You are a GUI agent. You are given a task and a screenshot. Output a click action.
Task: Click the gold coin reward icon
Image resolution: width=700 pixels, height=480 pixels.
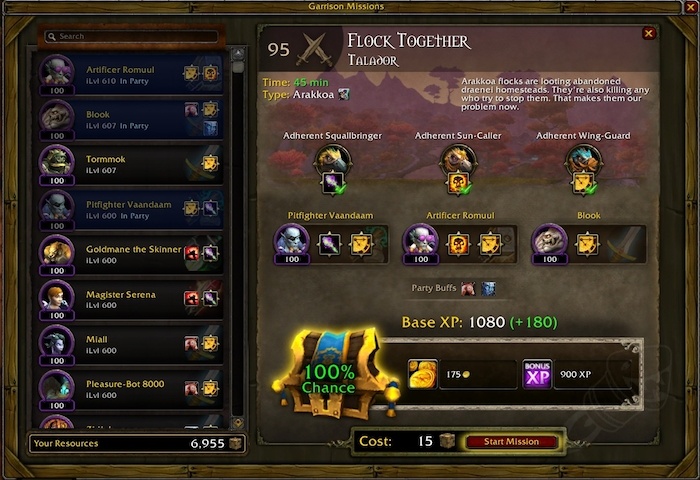pyautogui.click(x=422, y=374)
